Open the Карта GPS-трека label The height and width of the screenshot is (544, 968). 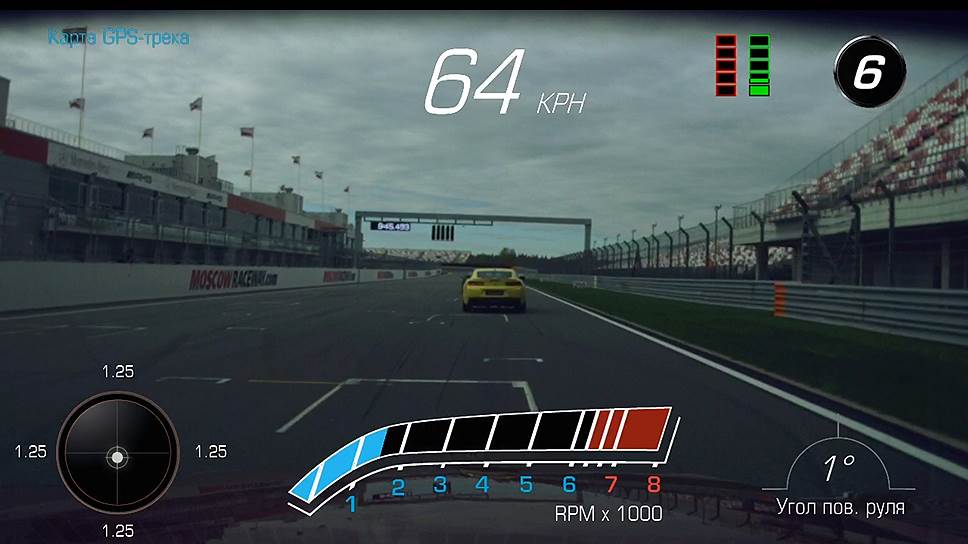pyautogui.click(x=118, y=38)
